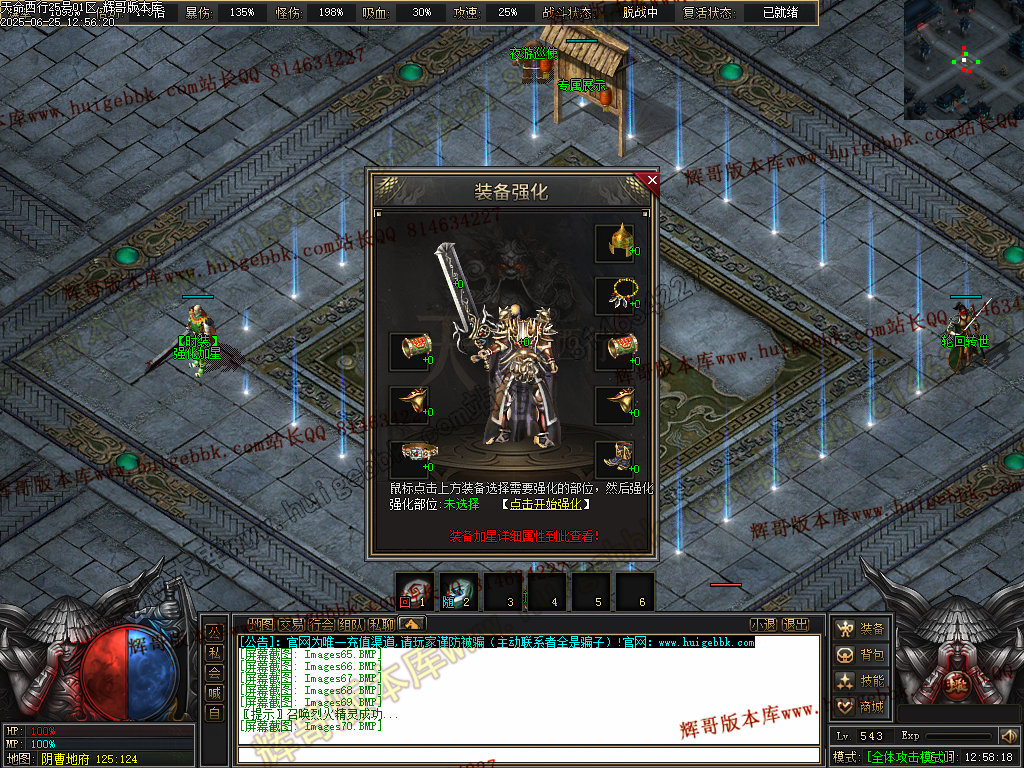Toggle the sound speaker icon
Image resolution: width=1024 pixels, height=768 pixels.
(1008, 736)
